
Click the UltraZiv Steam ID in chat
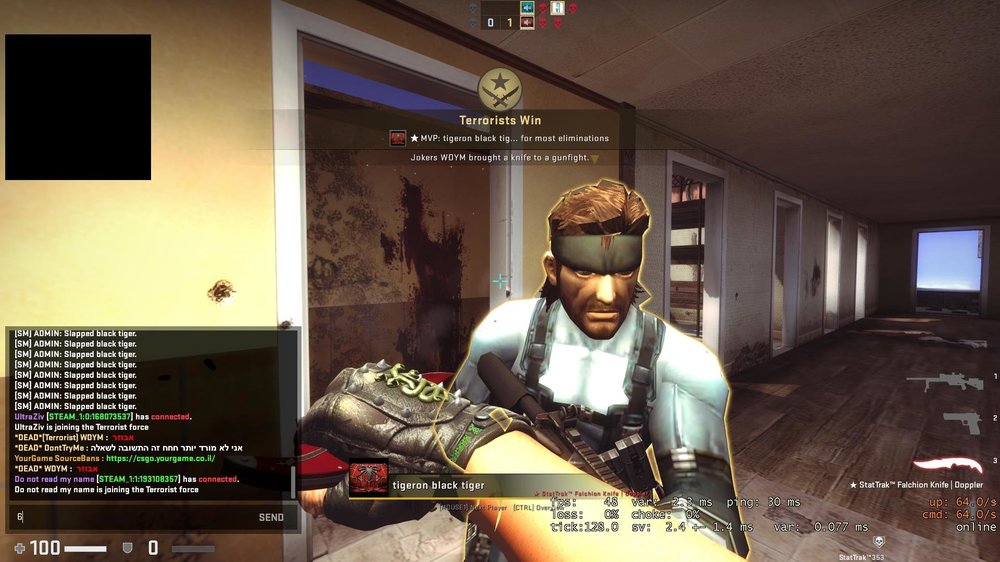(x=90, y=417)
